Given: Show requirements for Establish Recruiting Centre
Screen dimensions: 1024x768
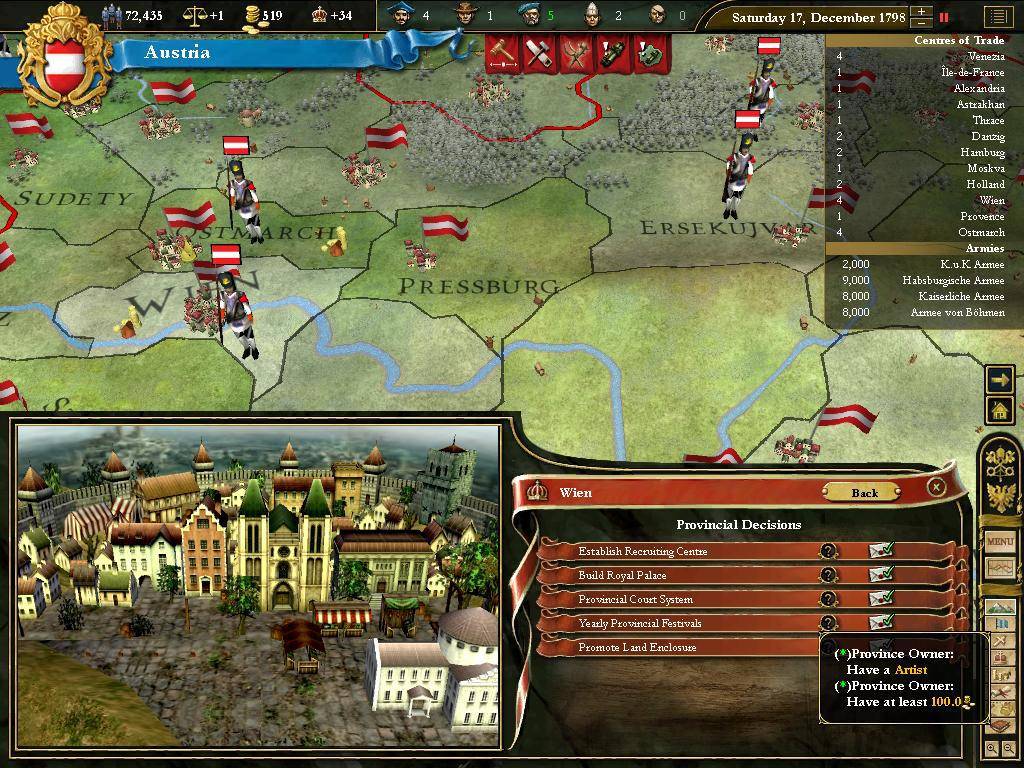Looking at the screenshot, I should (828, 551).
